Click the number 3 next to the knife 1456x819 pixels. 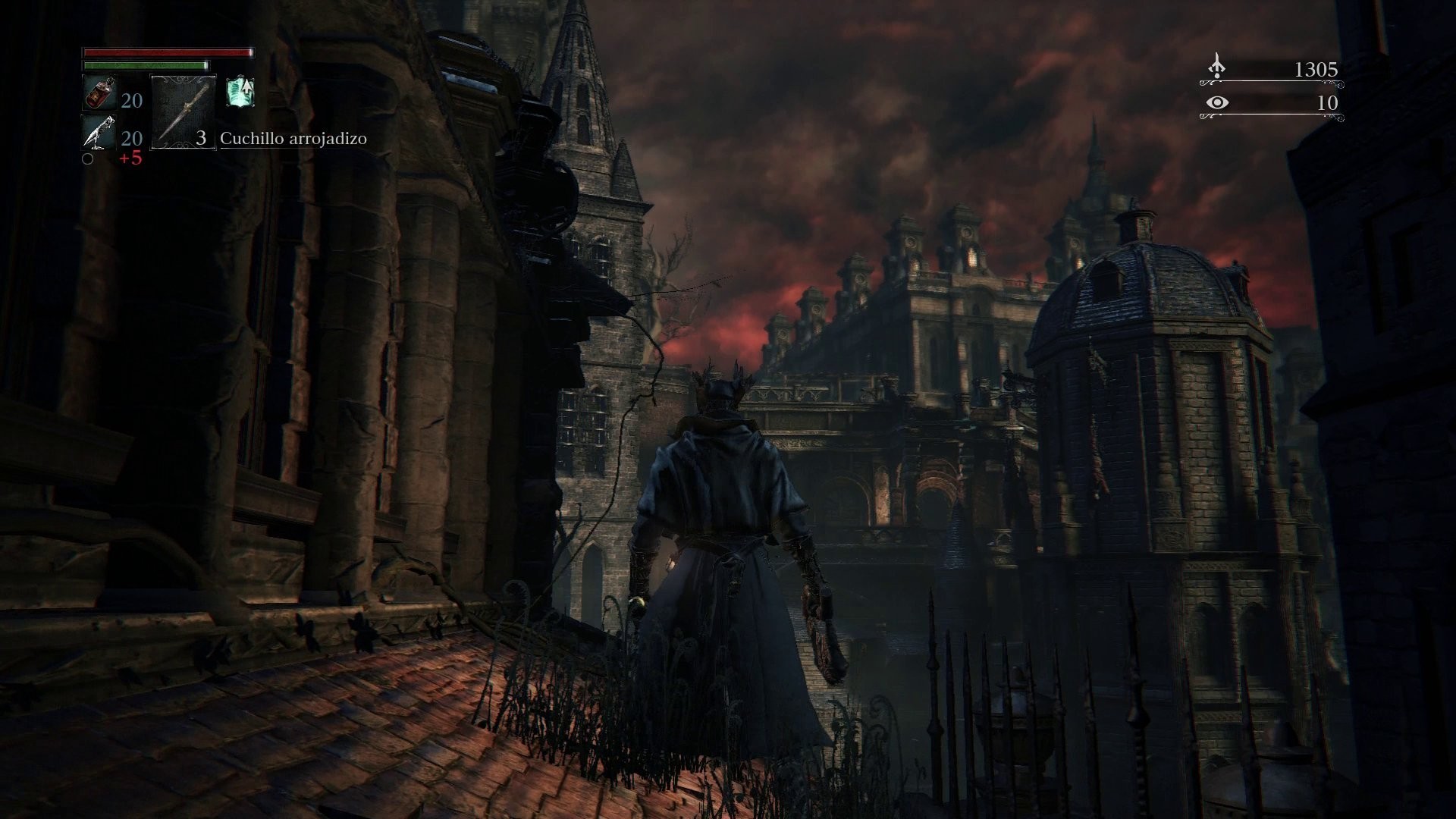[x=201, y=139]
